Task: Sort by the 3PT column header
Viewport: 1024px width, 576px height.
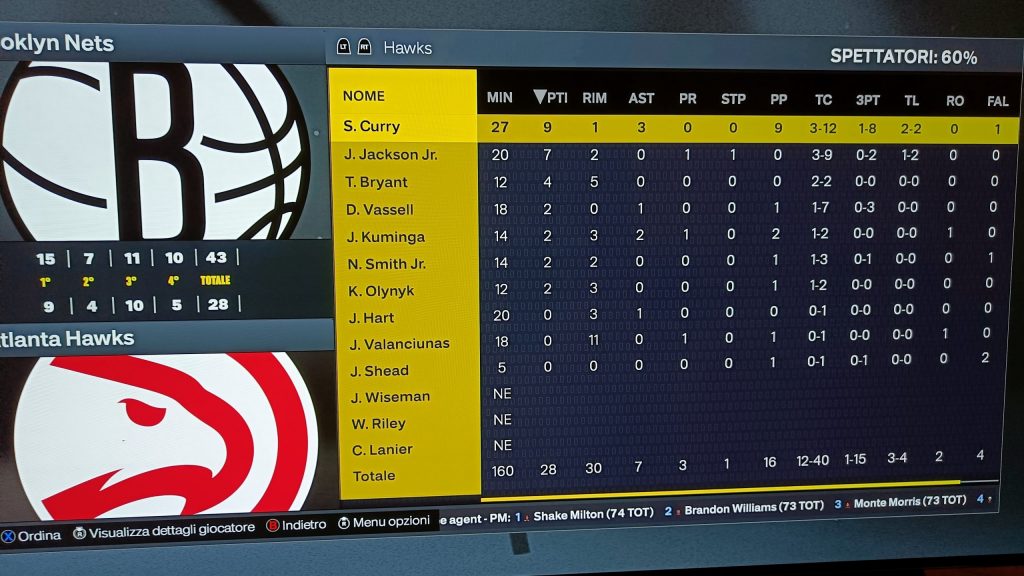Action: click(x=867, y=100)
